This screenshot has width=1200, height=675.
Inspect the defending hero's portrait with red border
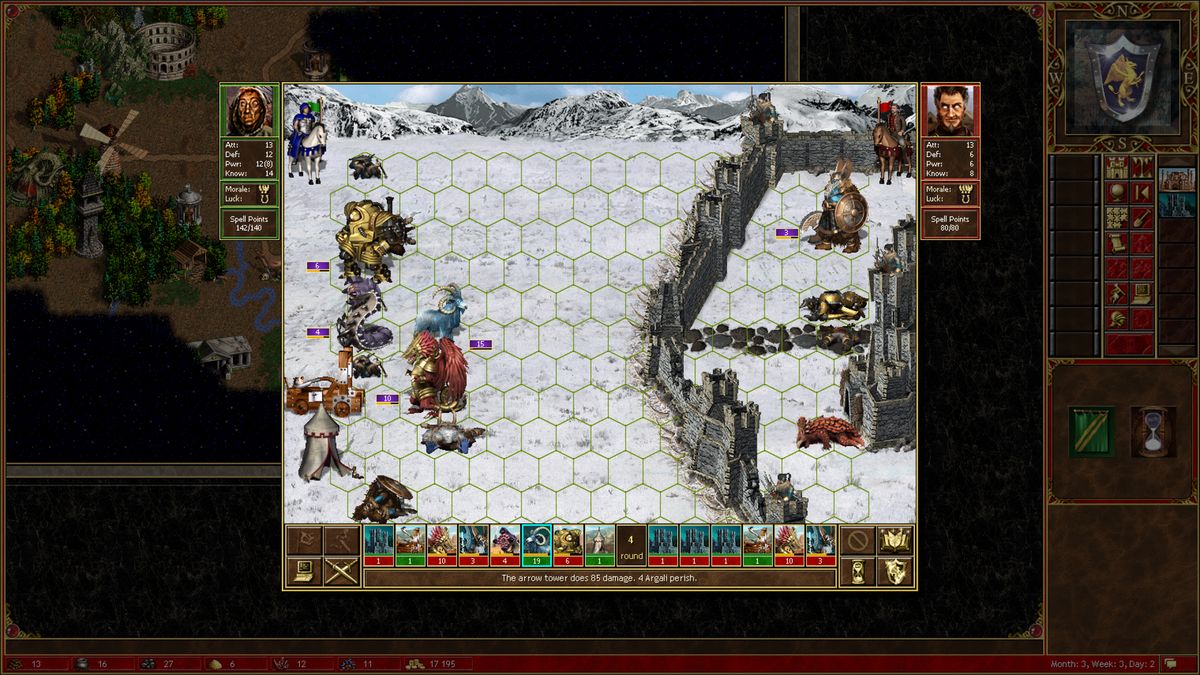(x=950, y=111)
